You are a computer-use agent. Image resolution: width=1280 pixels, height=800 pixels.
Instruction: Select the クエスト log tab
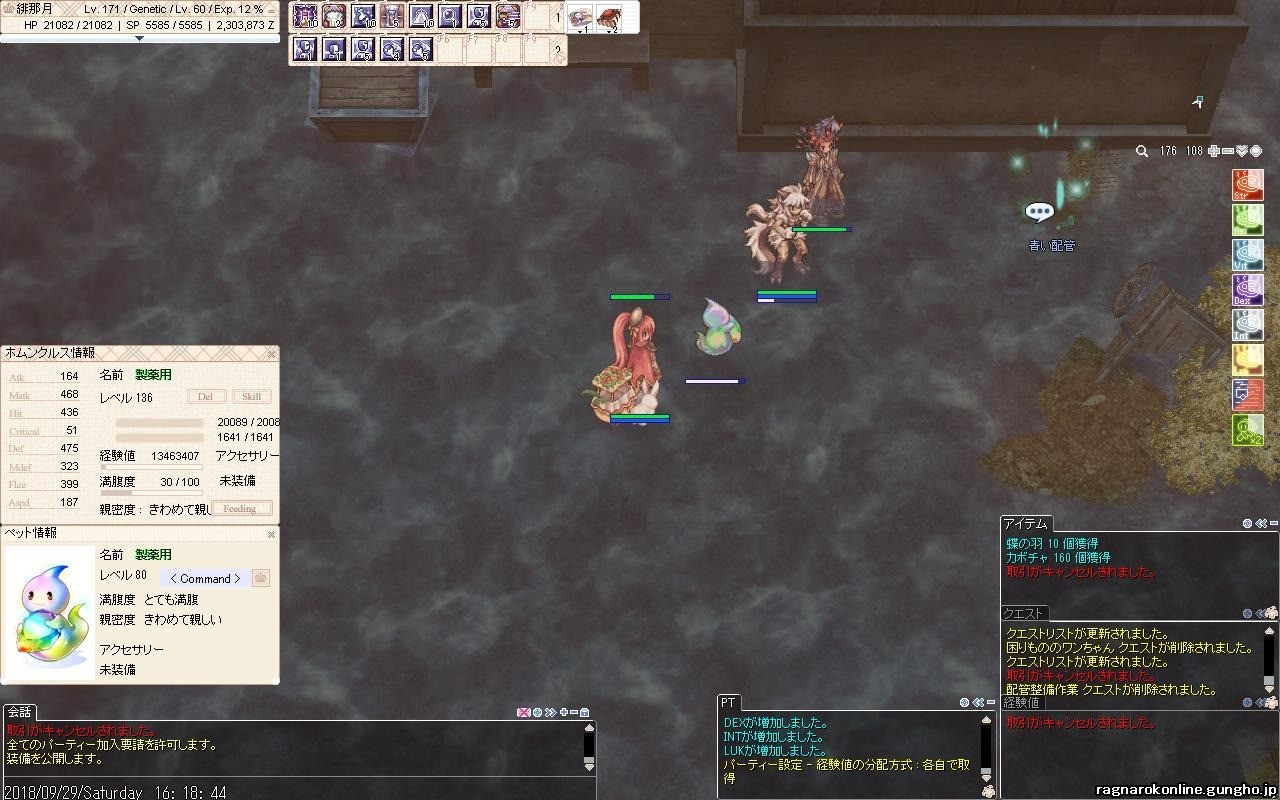point(1024,613)
